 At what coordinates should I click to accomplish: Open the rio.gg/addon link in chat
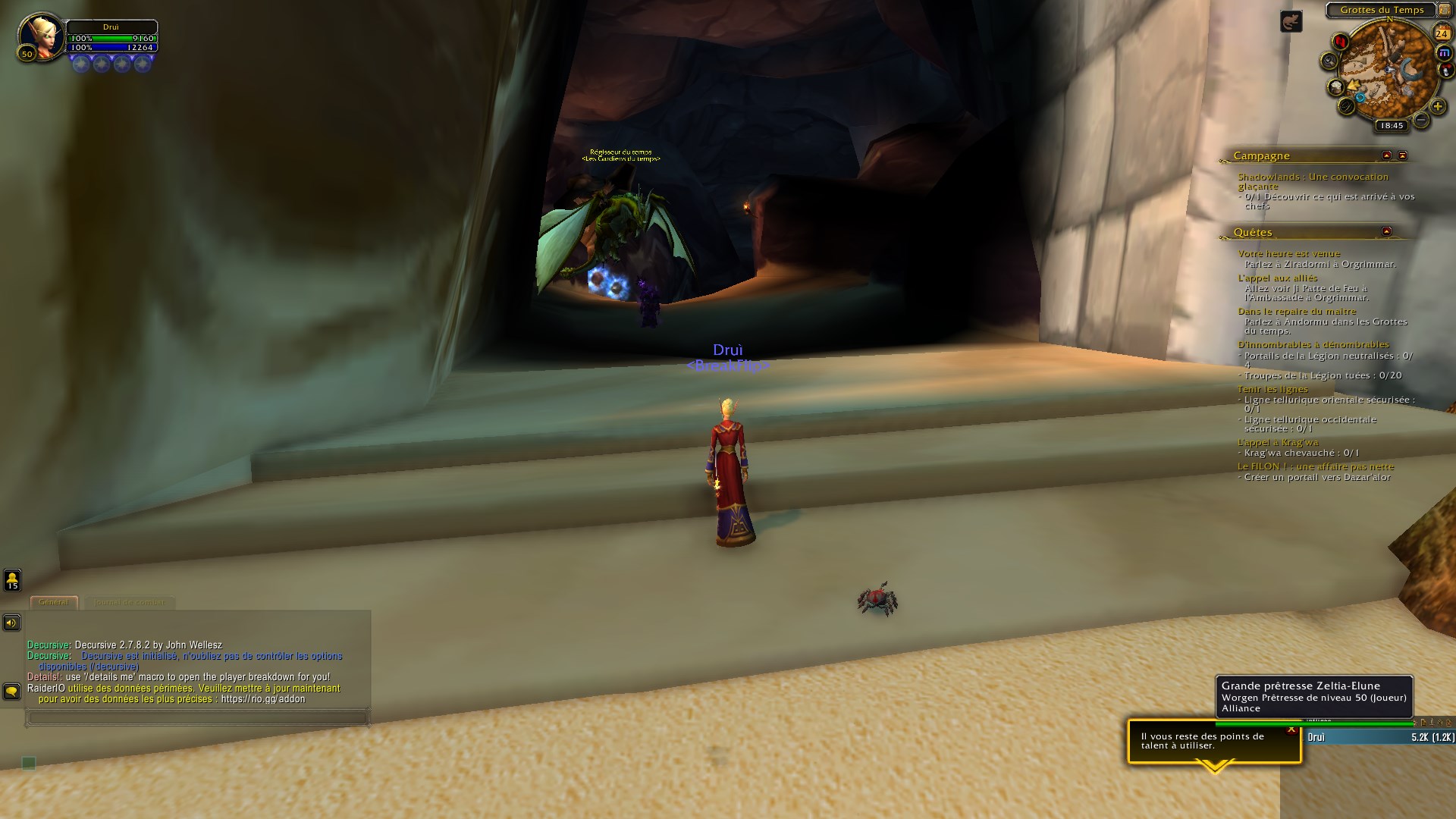(x=262, y=698)
